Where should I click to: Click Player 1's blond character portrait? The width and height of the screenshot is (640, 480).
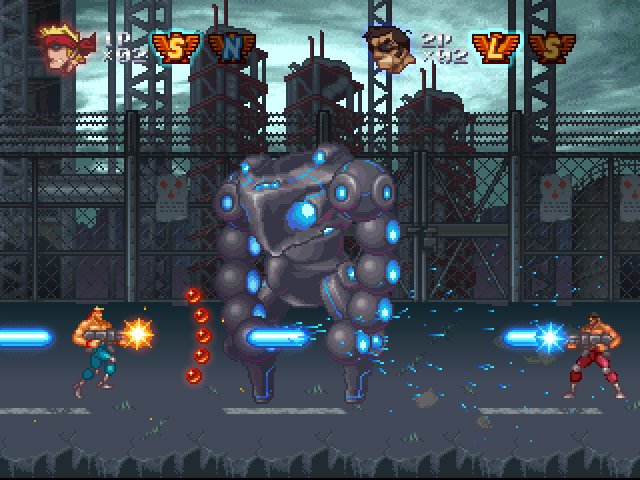point(62,44)
